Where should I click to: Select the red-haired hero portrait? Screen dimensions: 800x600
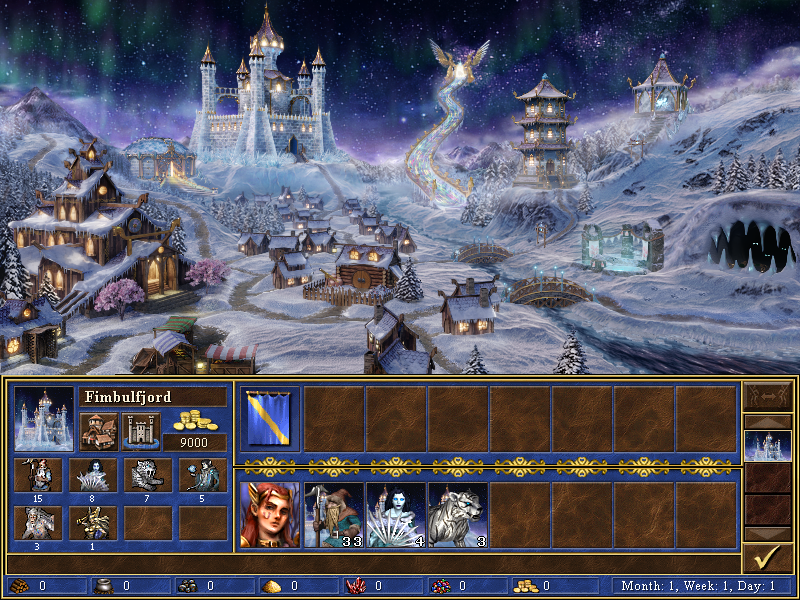270,515
